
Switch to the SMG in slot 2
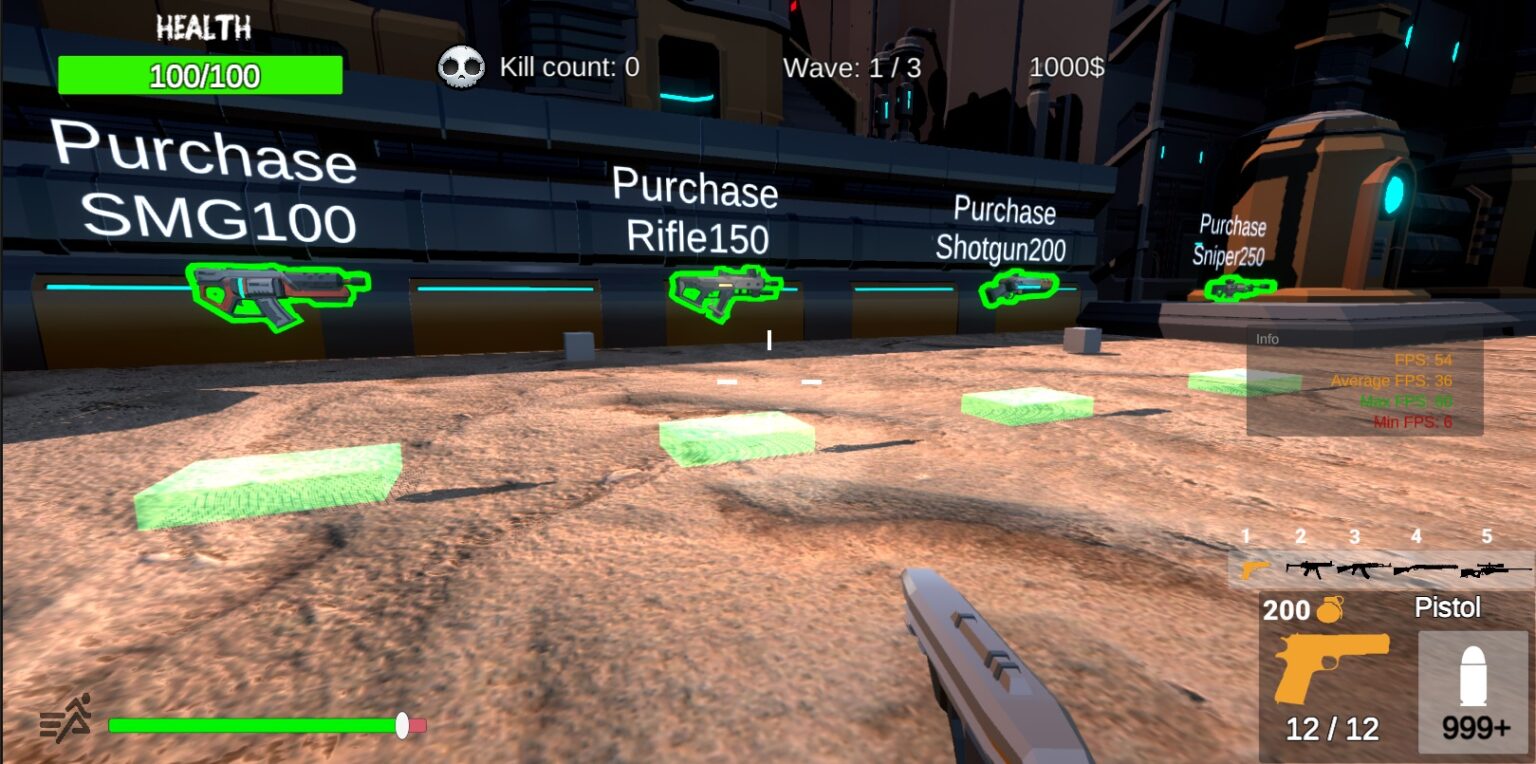point(1309,569)
